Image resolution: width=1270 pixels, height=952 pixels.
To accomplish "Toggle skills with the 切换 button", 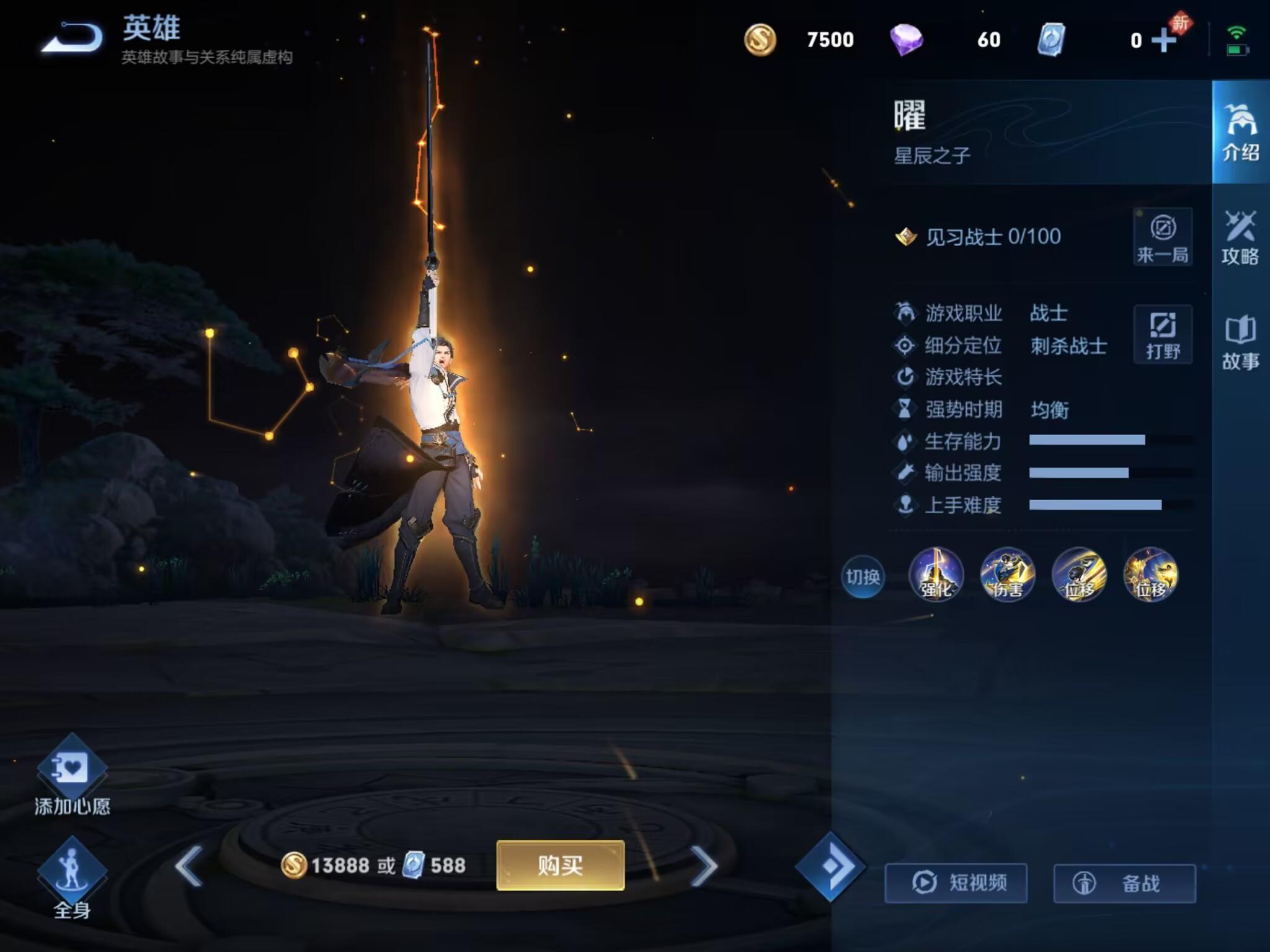I will point(863,577).
